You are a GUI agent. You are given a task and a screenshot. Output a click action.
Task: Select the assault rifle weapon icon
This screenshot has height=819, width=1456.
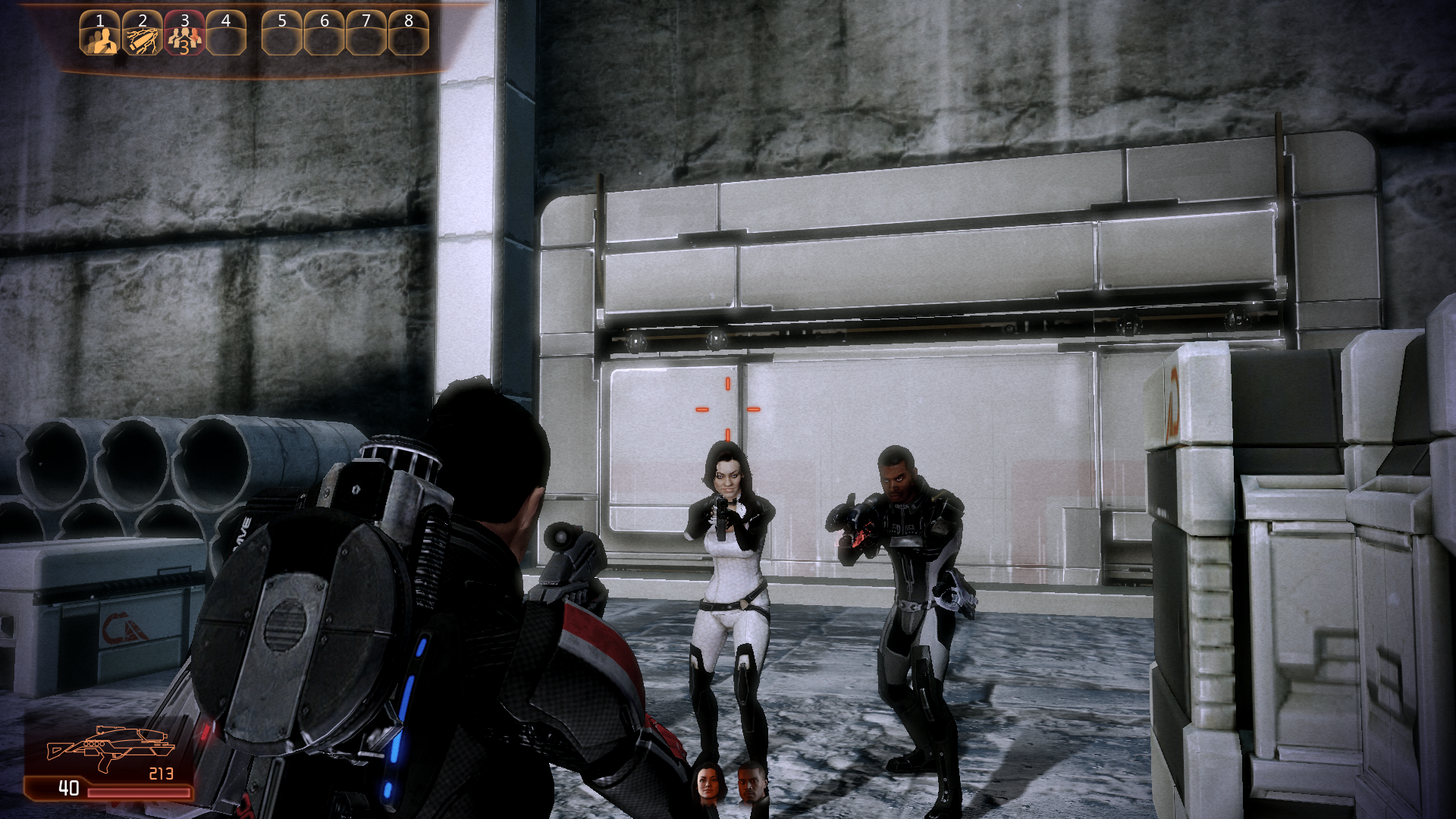coord(110,748)
